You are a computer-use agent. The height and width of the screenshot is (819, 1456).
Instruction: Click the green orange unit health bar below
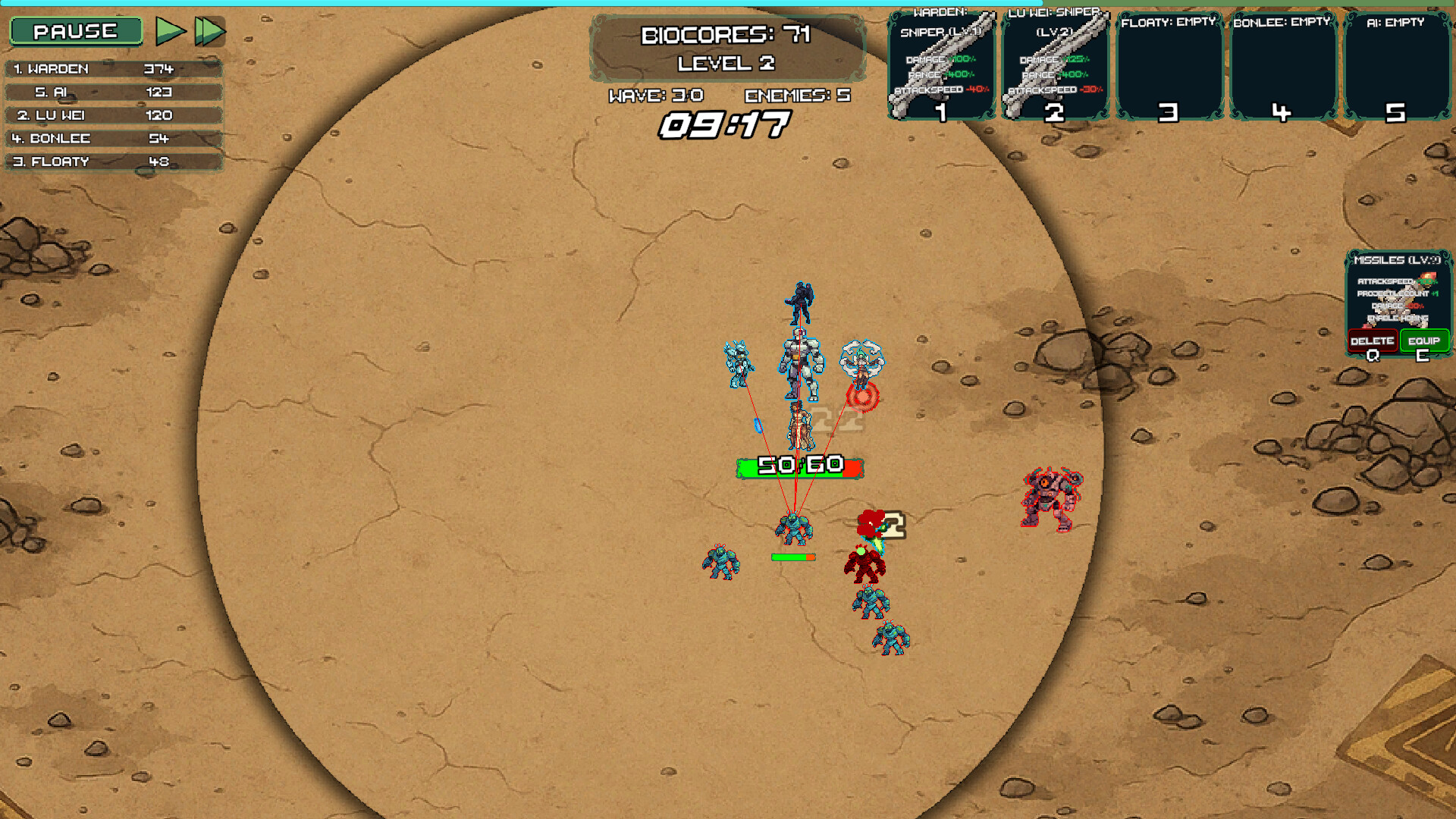coord(792,556)
